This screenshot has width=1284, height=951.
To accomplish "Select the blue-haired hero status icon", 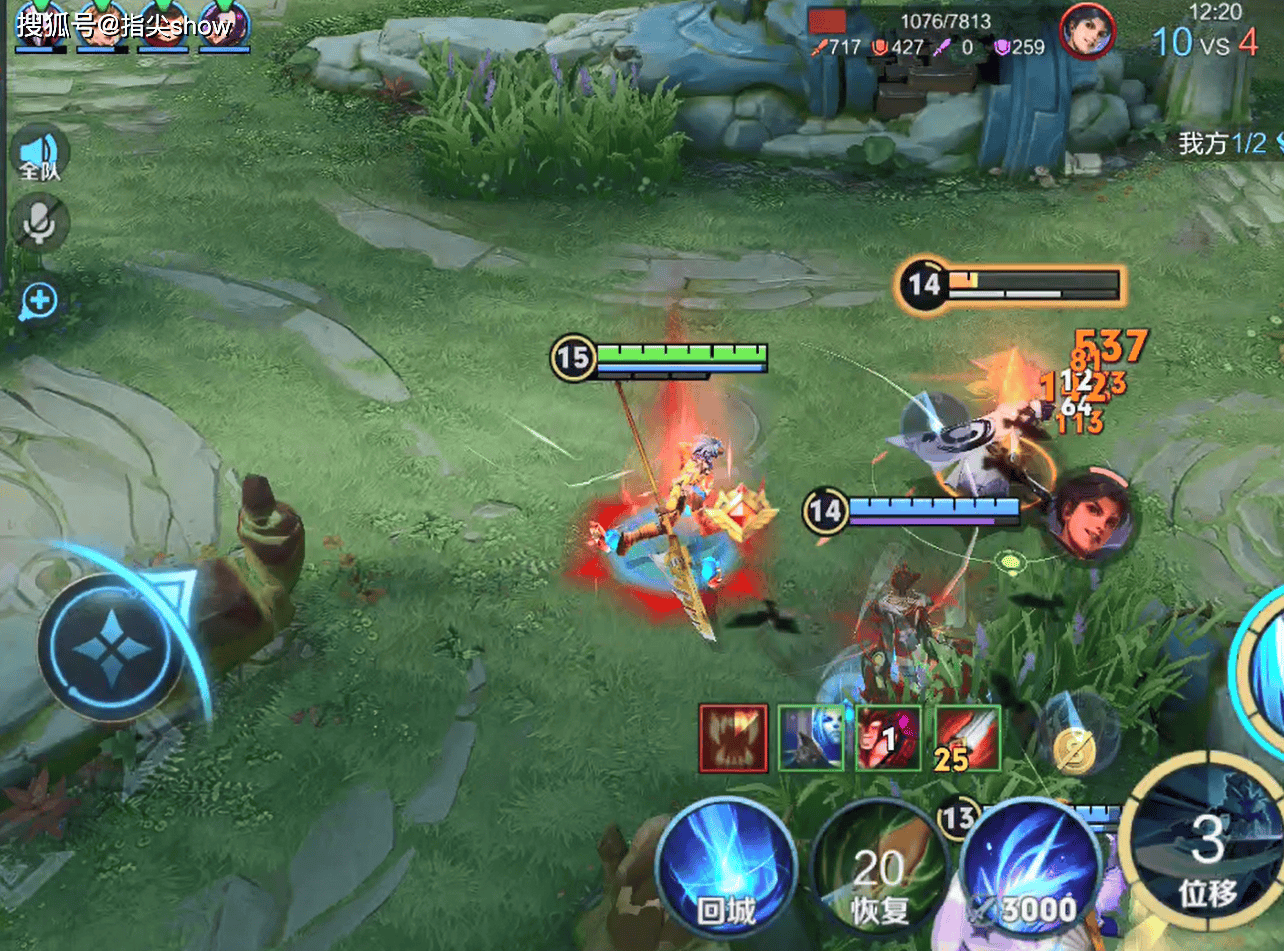I will tap(811, 738).
